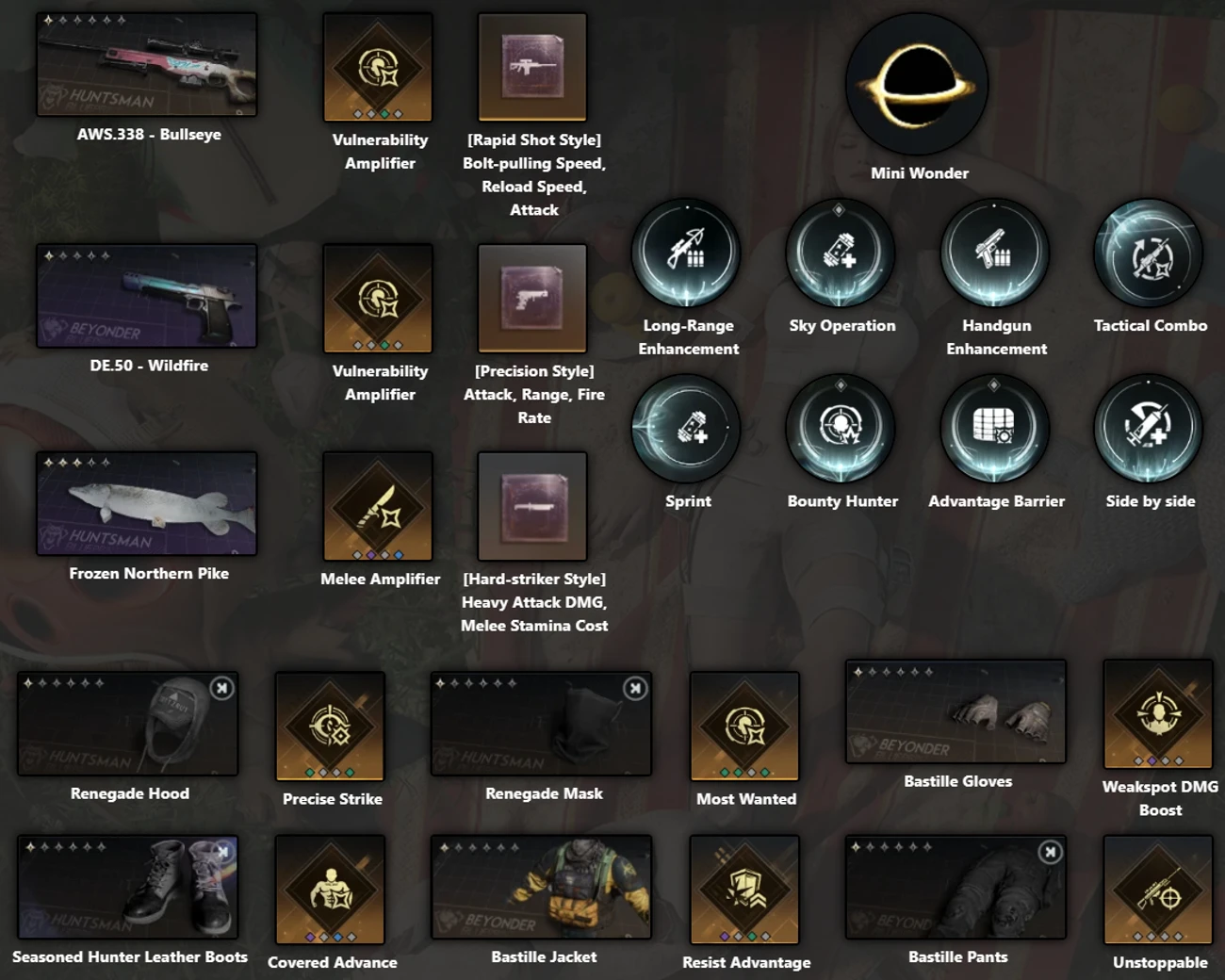
Task: Open the Most Wanted mod
Action: (x=743, y=726)
